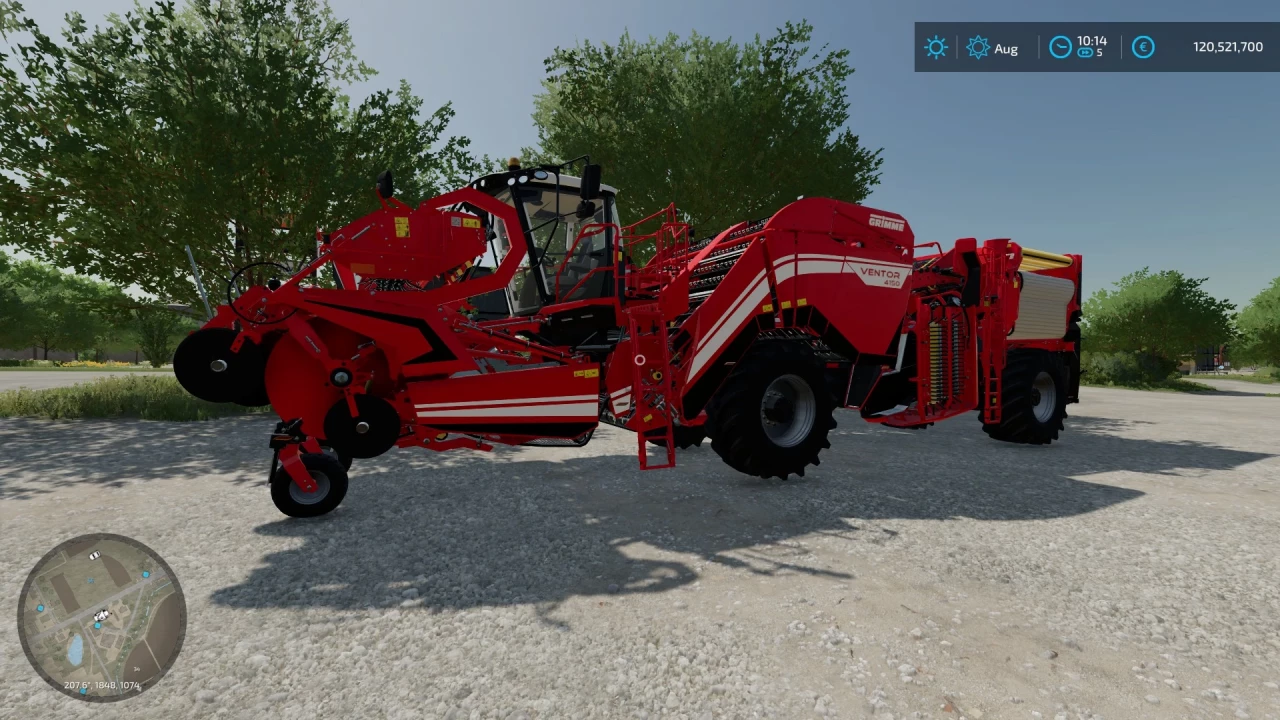The width and height of the screenshot is (1280, 720).
Task: Click the blue marker at minimap bottom edge
Action: coord(83,691)
